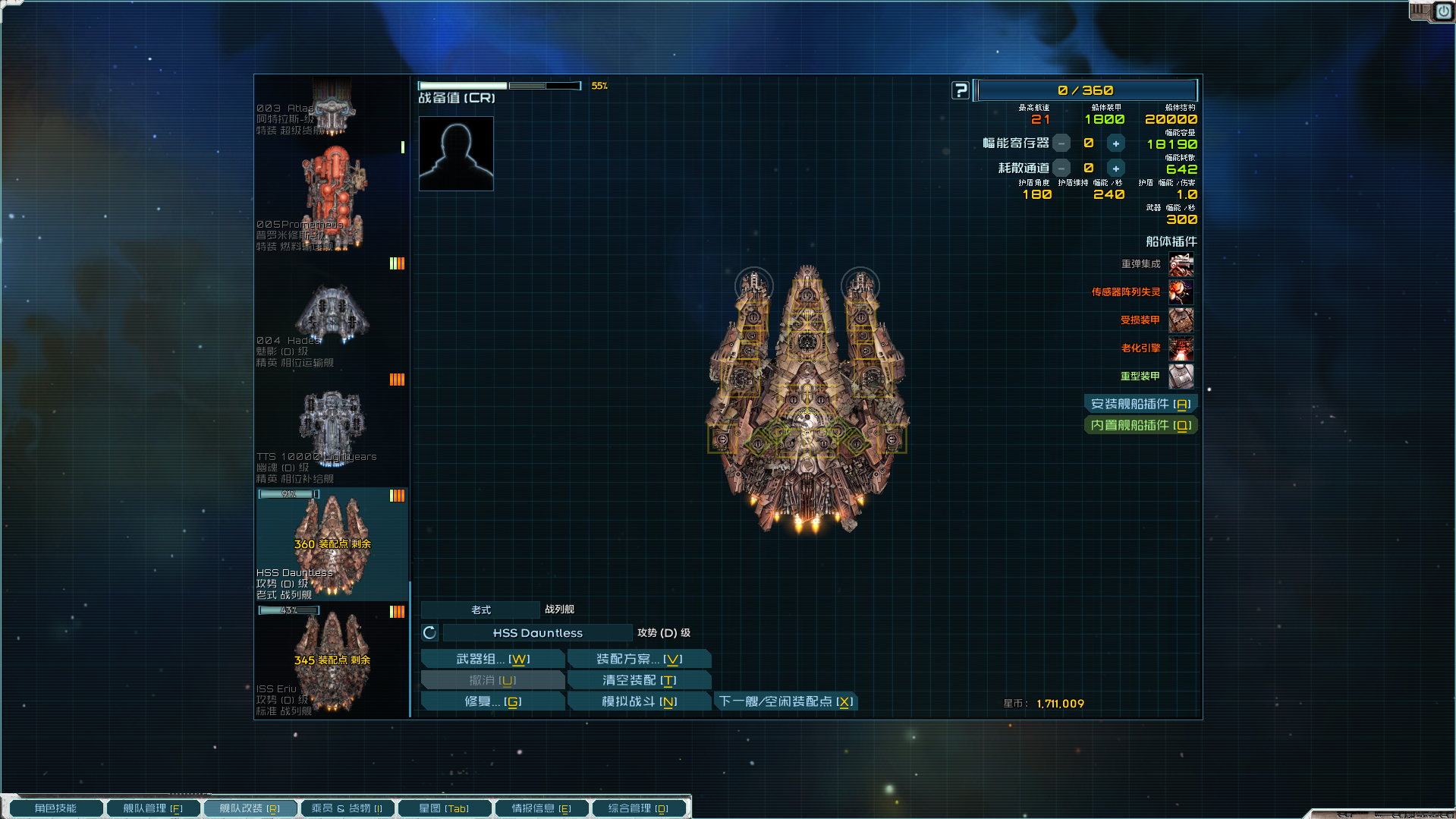
Task: Open the repair options
Action: pos(492,701)
